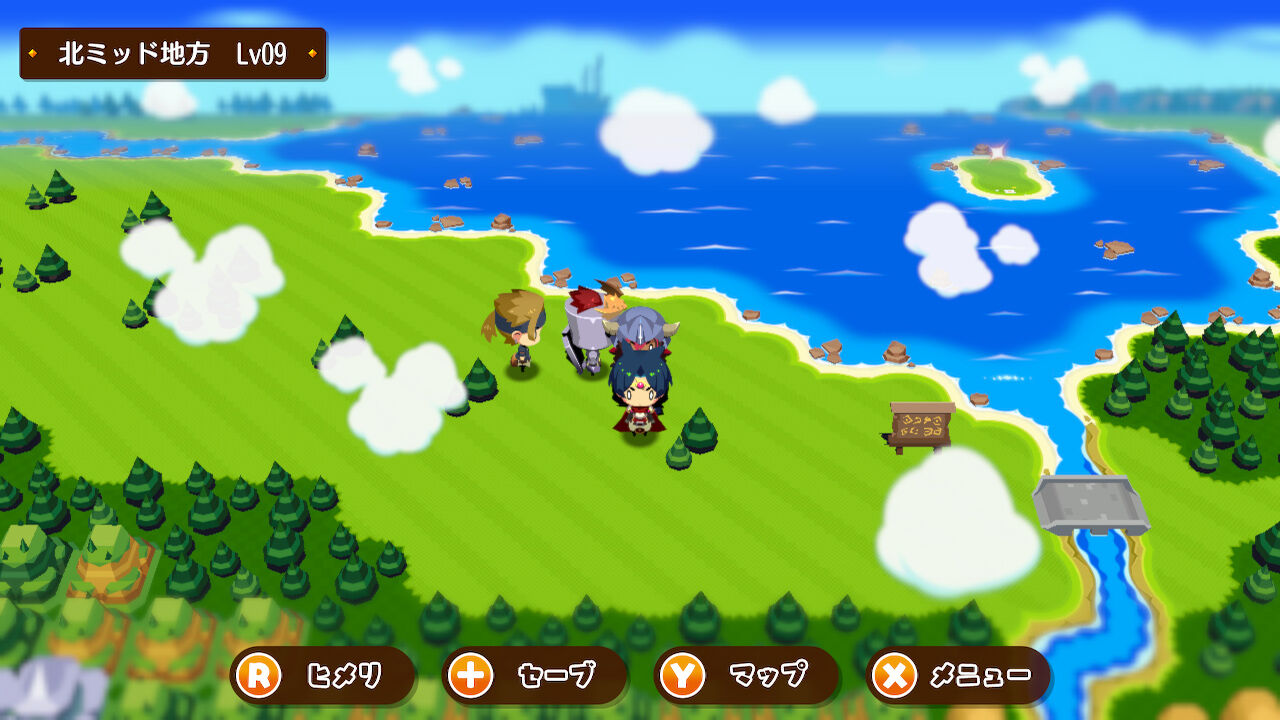The width and height of the screenshot is (1280, 720).
Task: Select the Y button map icon
Action: coord(683,675)
